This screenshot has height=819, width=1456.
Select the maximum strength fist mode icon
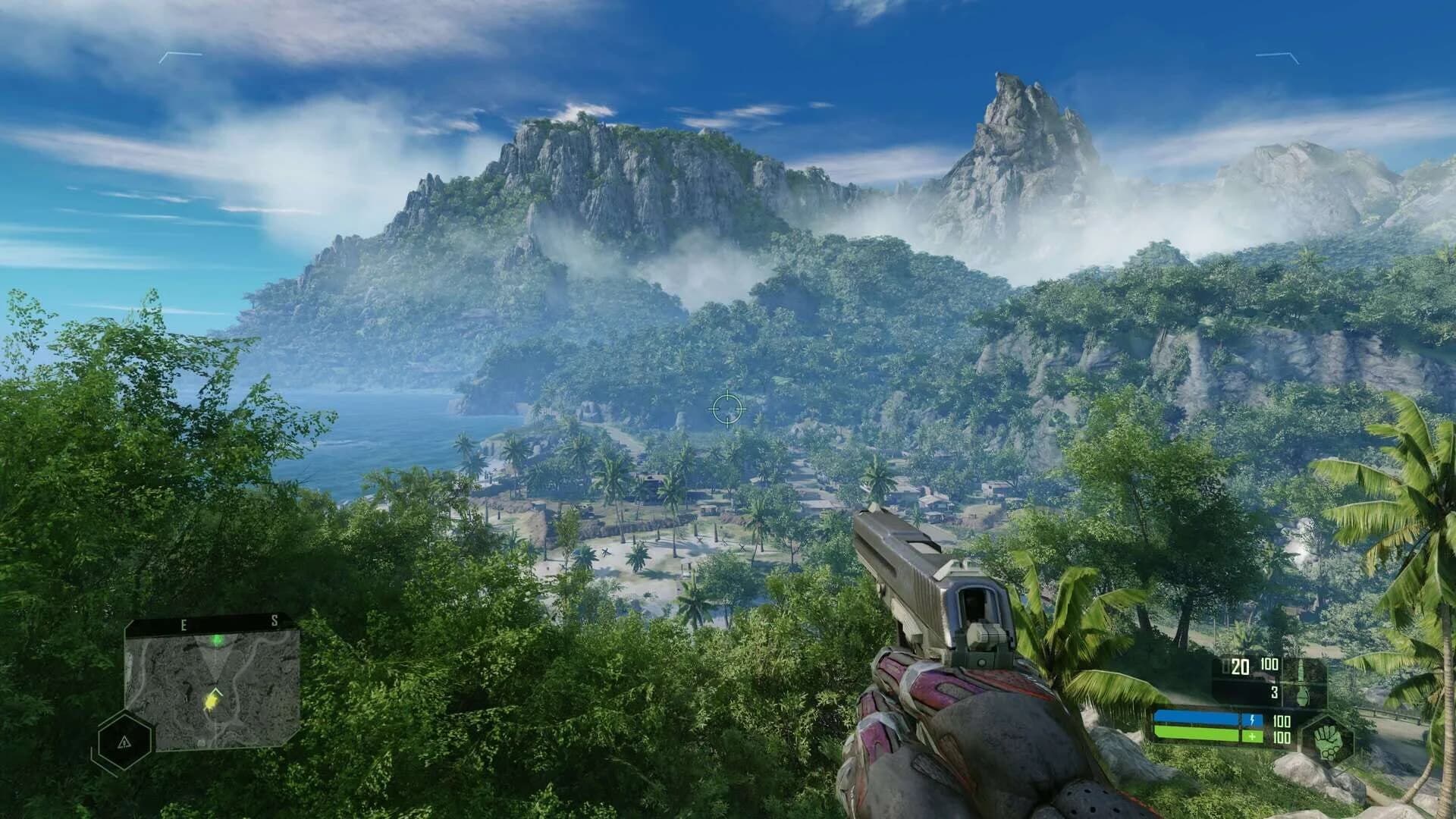1329,742
